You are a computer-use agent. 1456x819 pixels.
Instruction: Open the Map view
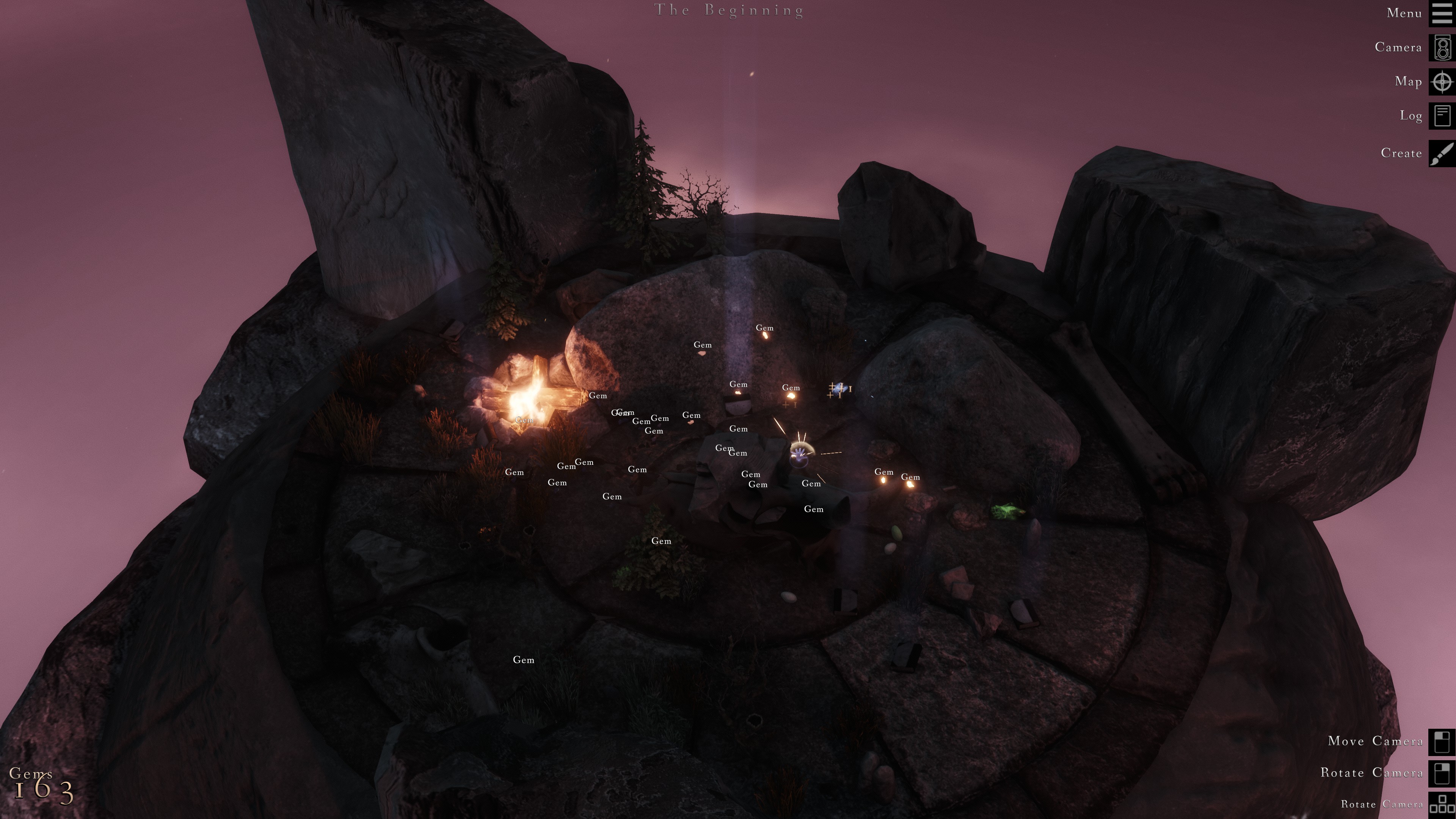[1442, 82]
